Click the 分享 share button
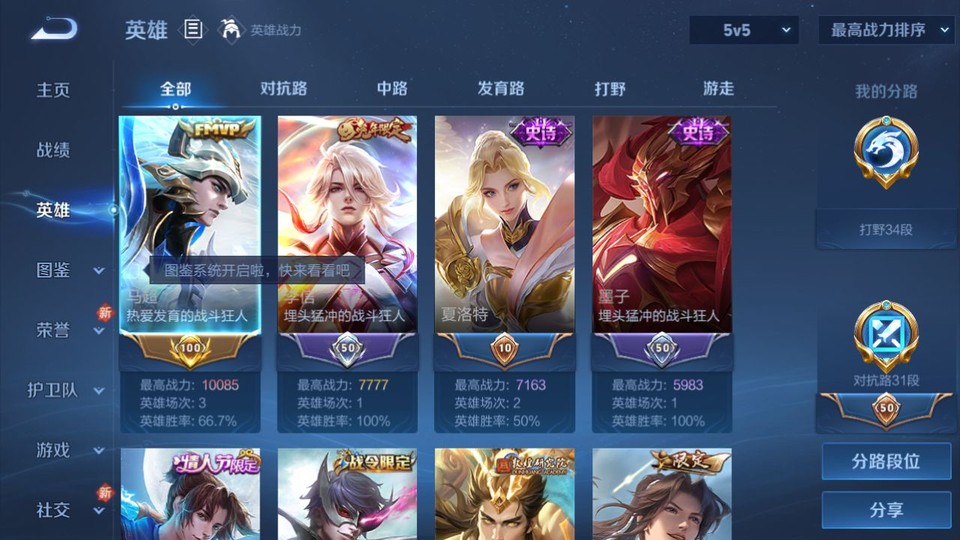The image size is (960, 540). click(x=886, y=510)
